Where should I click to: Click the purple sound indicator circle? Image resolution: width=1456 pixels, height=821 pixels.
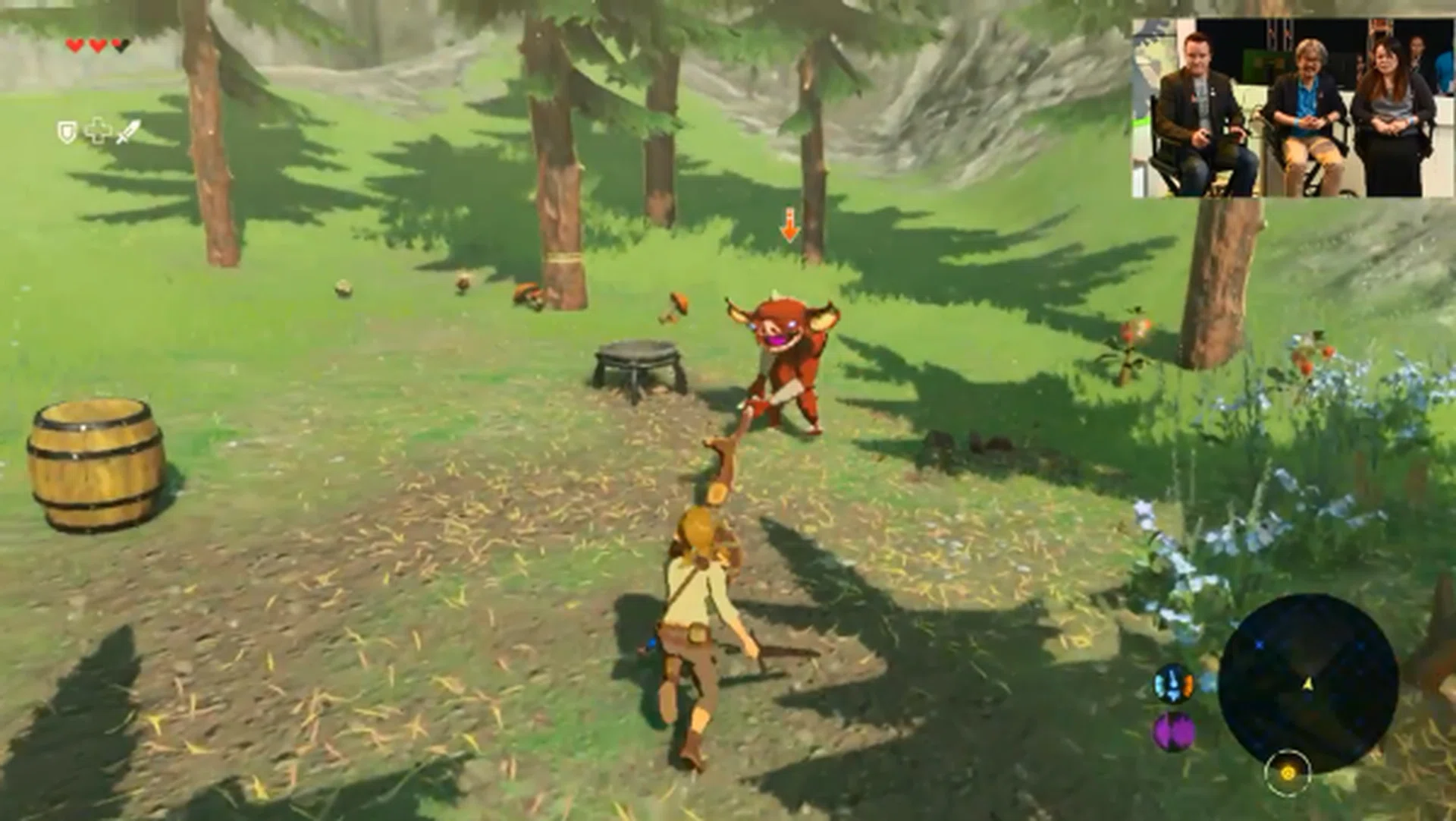coord(1172,731)
